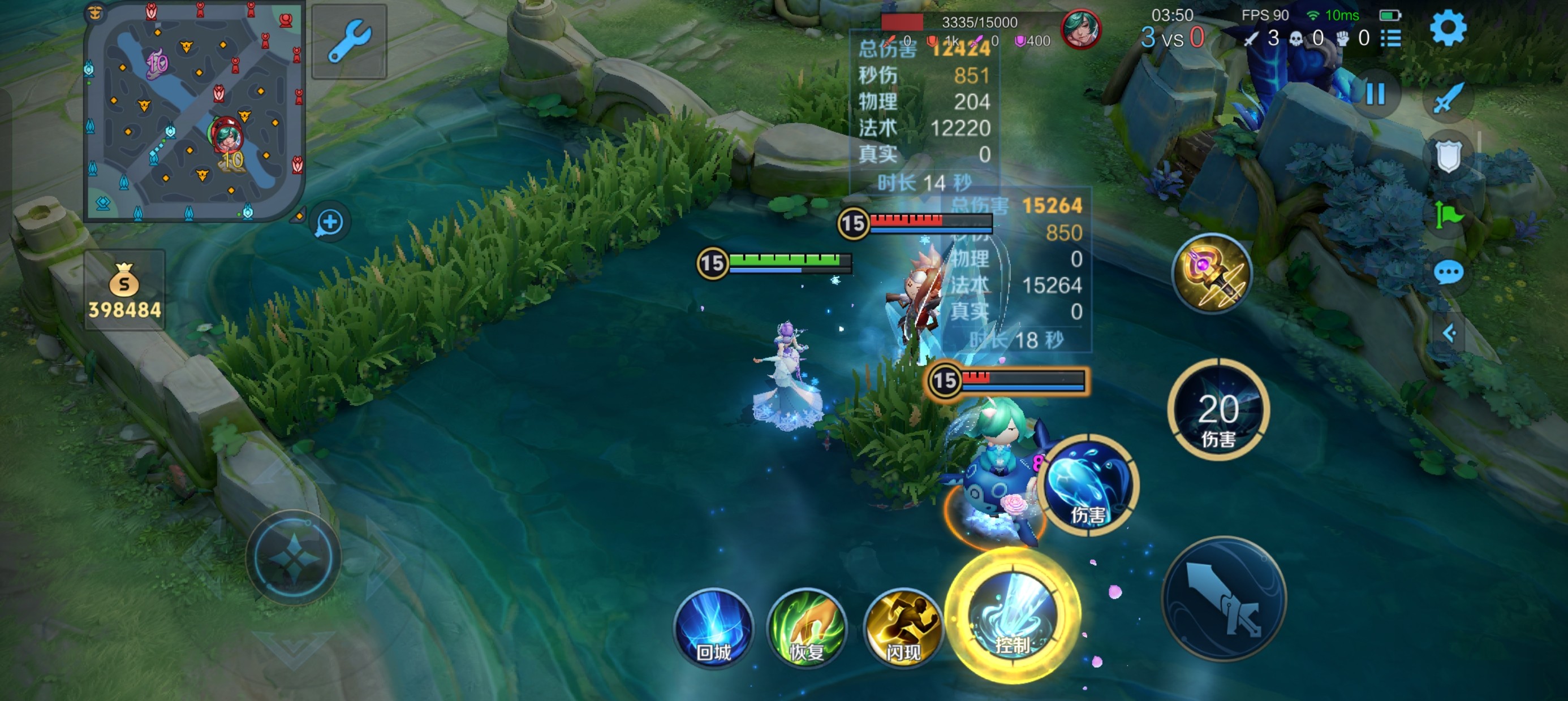Image resolution: width=1568 pixels, height=701 pixels.
Task: Use the golden staff equipment active
Action: pyautogui.click(x=1211, y=273)
